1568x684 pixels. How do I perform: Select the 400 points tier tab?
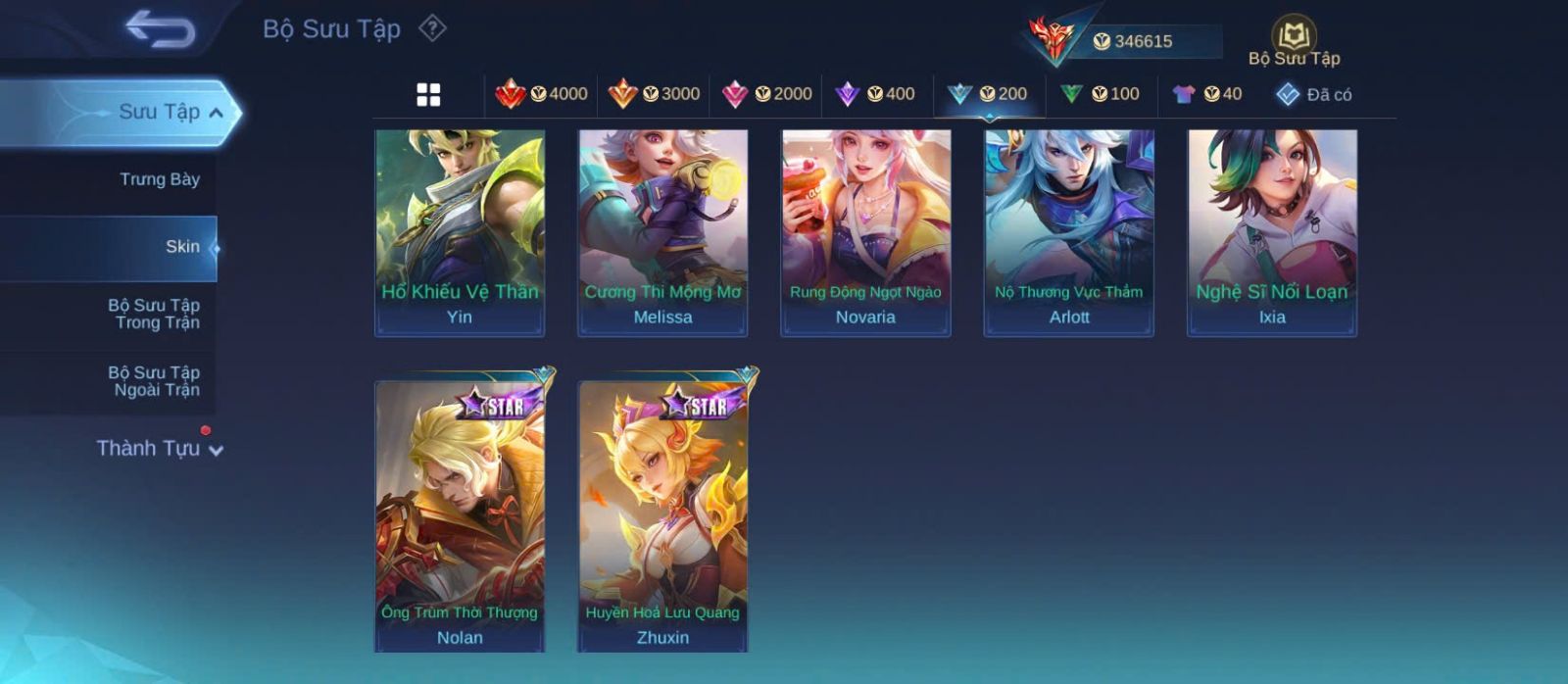point(875,94)
